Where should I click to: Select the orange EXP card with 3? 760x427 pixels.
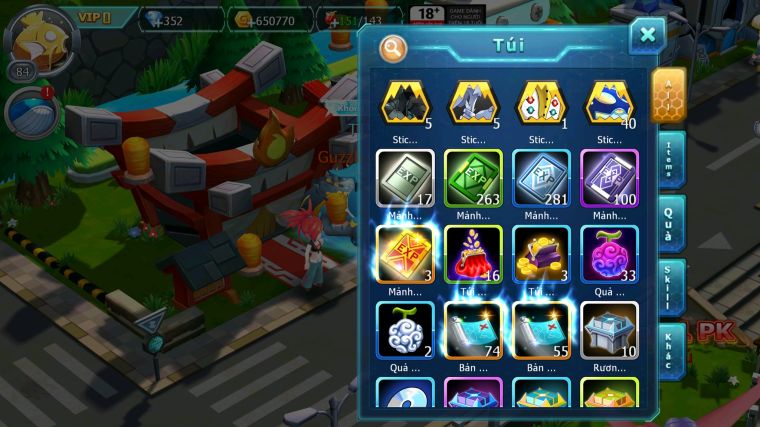tap(405, 254)
